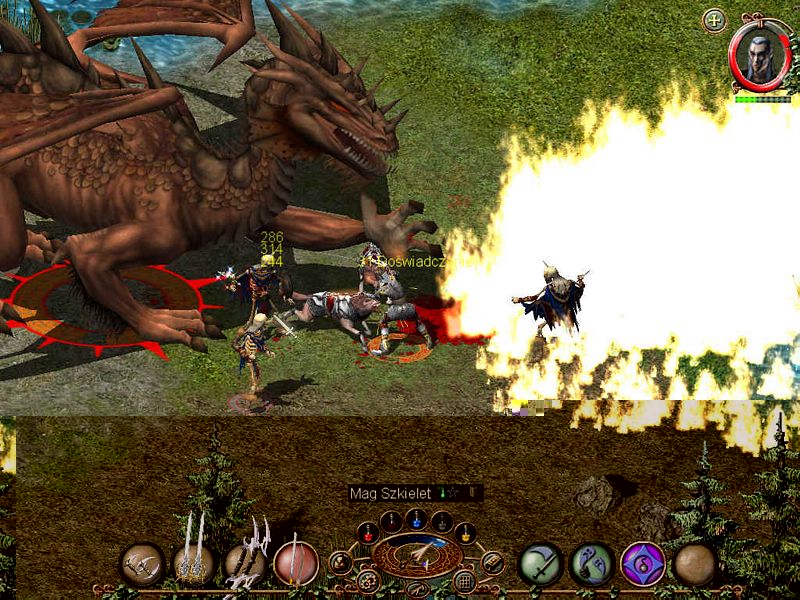The width and height of the screenshot is (800, 600).
Task: Open the gear-shaped options button
Action: point(368,580)
